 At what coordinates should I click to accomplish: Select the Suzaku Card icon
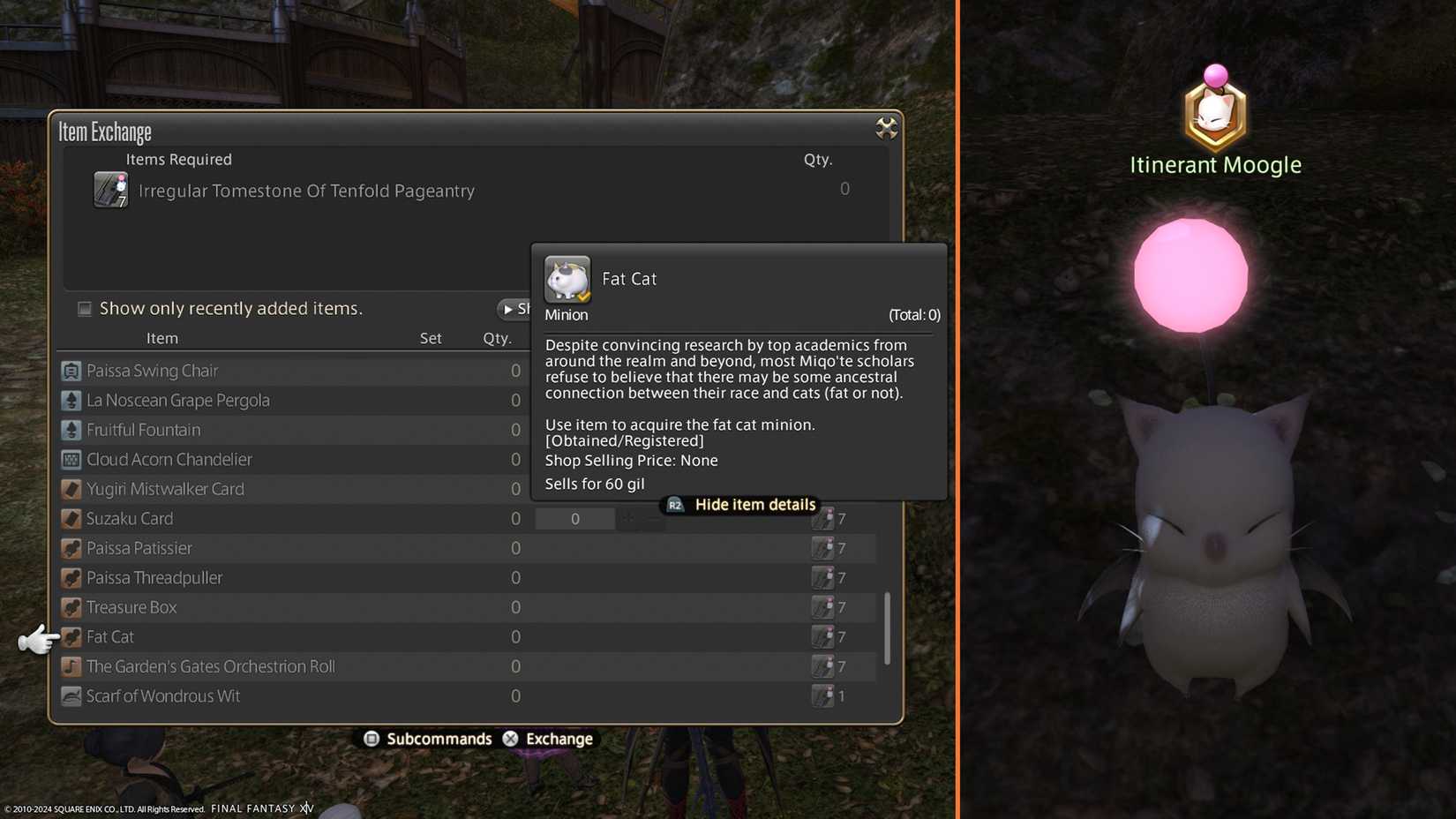click(x=71, y=518)
